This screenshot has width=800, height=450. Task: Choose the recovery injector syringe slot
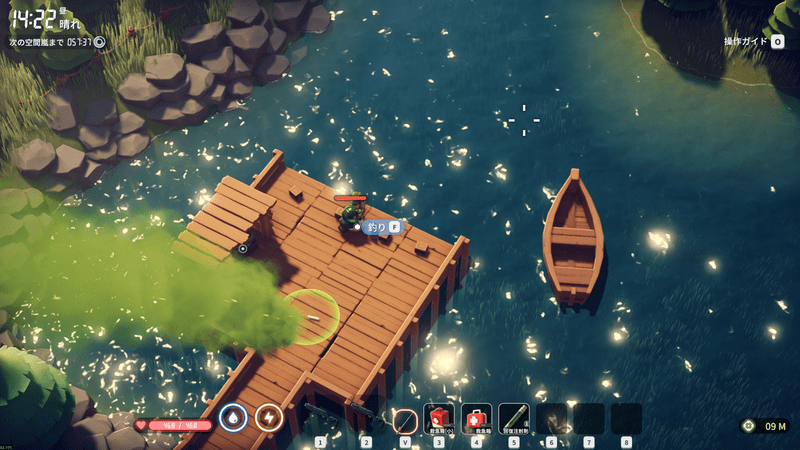point(514,418)
